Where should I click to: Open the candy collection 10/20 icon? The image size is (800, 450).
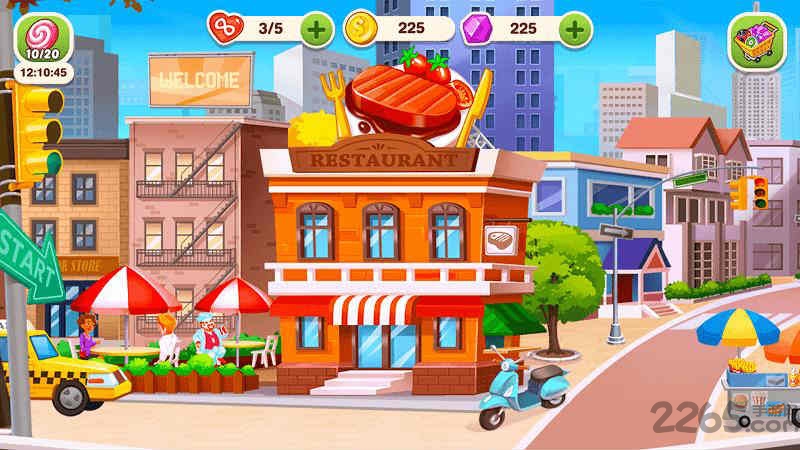click(43, 39)
